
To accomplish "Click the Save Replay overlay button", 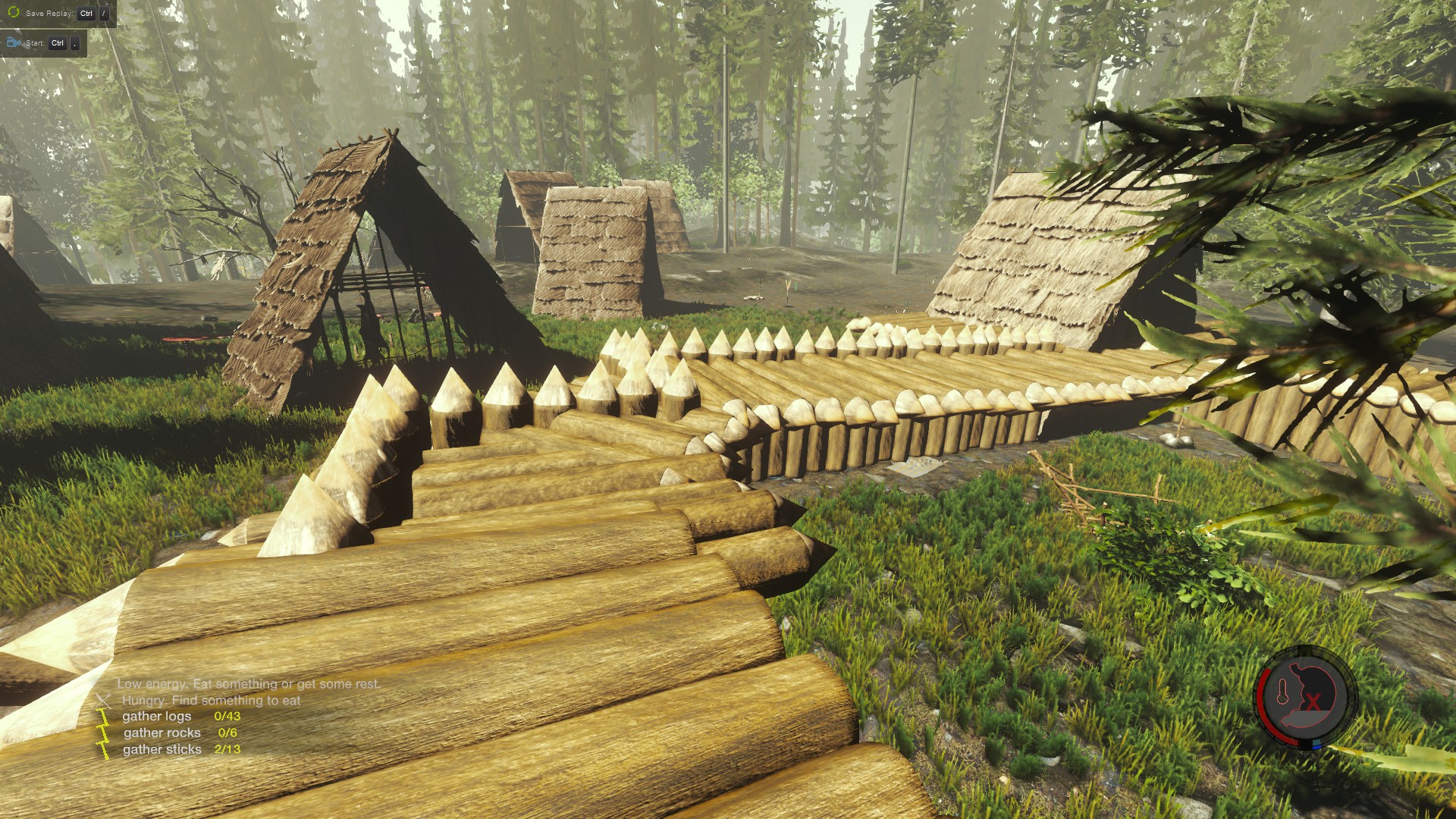I will point(57,13).
